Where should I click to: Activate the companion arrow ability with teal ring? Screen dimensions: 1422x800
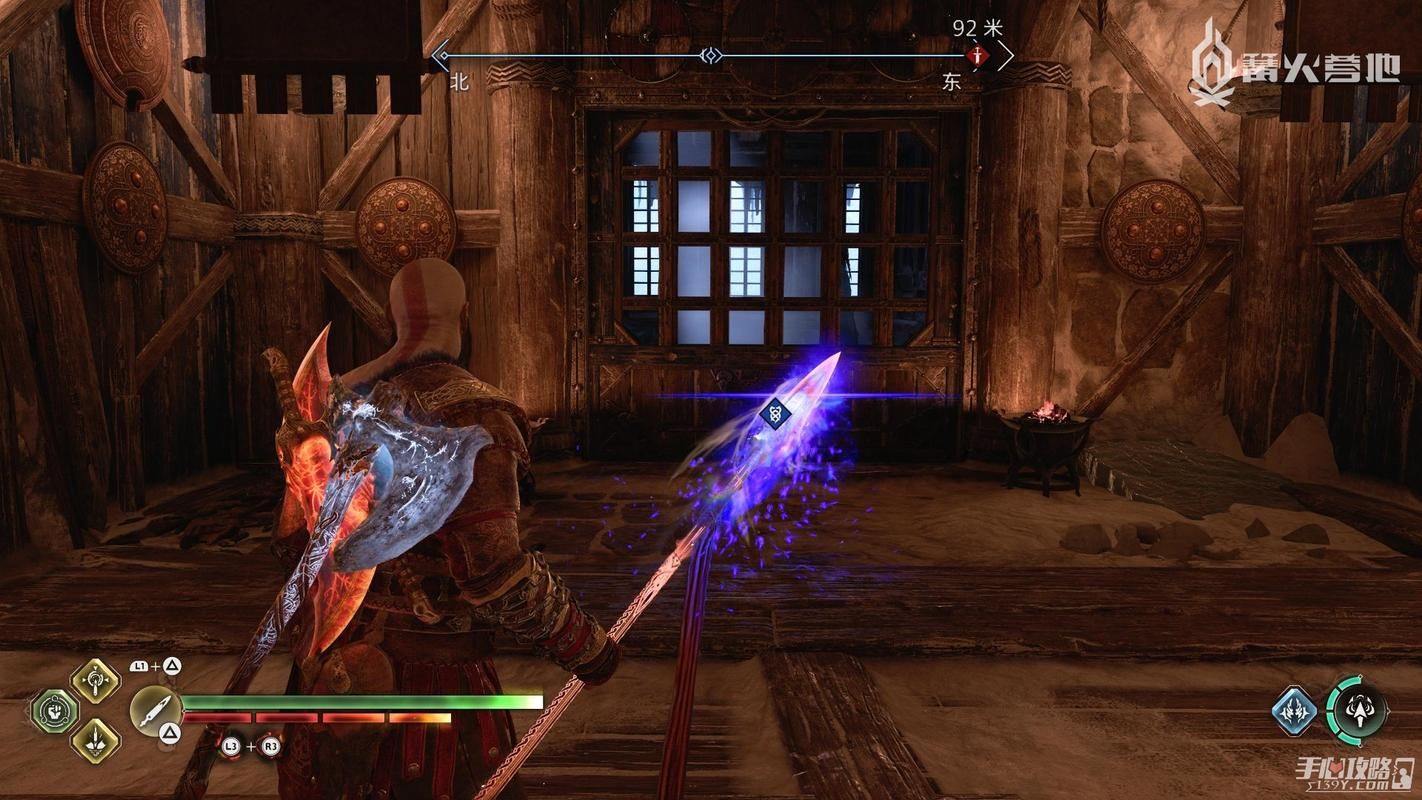pos(1357,711)
